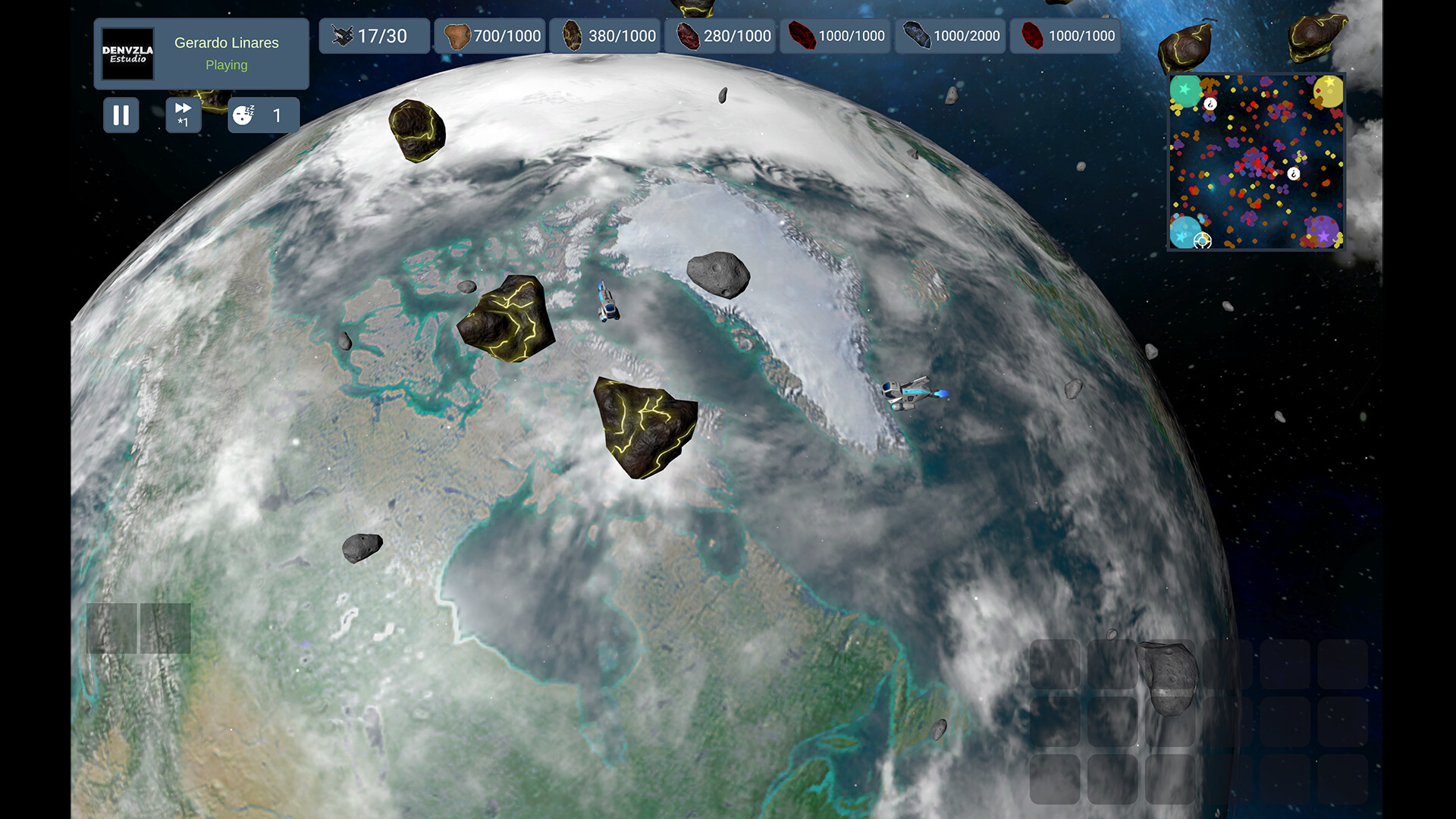The height and width of the screenshot is (819, 1456).
Task: Select the player name Gerardo Linares
Action: click(x=226, y=43)
